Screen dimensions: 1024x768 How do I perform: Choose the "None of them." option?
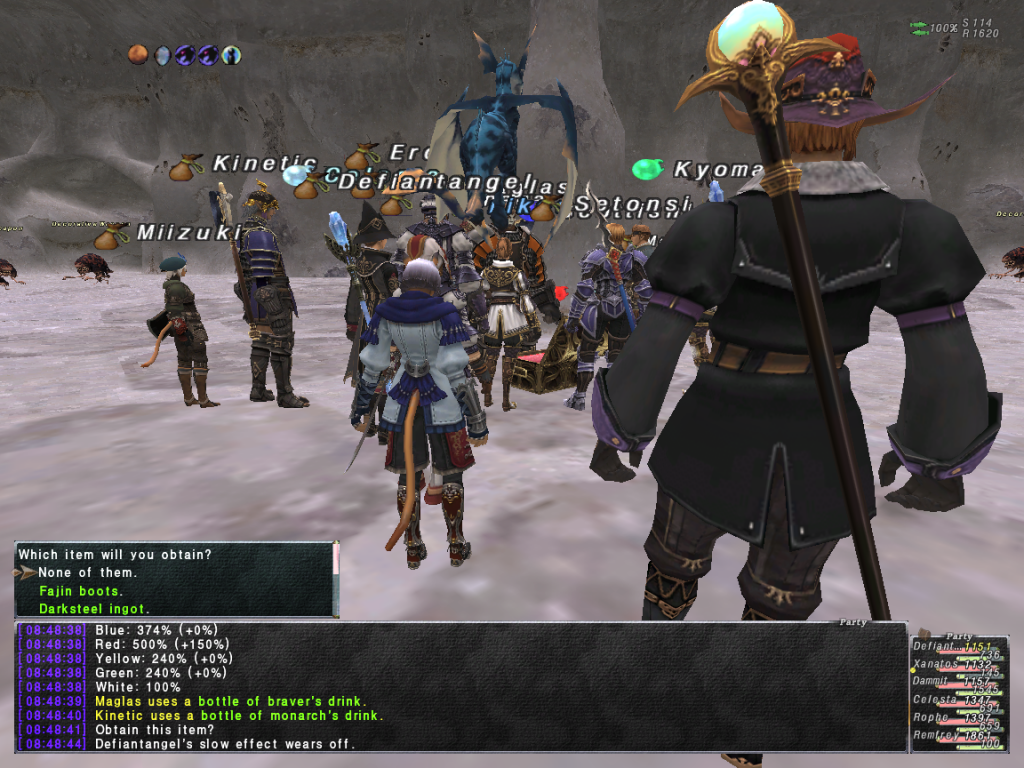click(x=88, y=573)
